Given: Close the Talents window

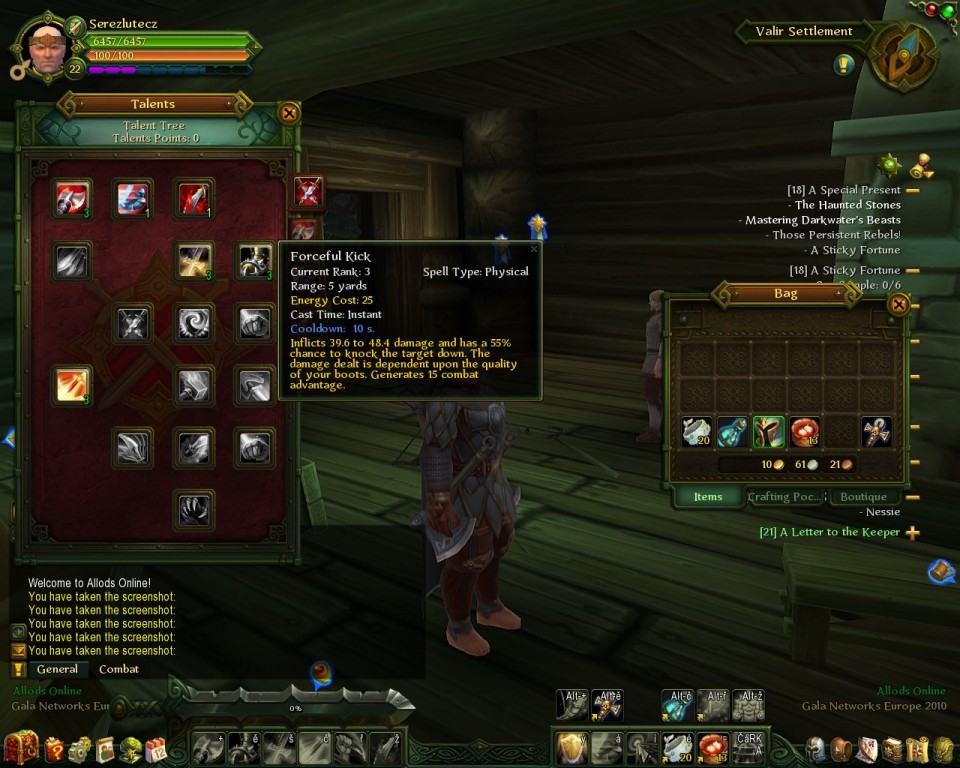Looking at the screenshot, I should [289, 113].
